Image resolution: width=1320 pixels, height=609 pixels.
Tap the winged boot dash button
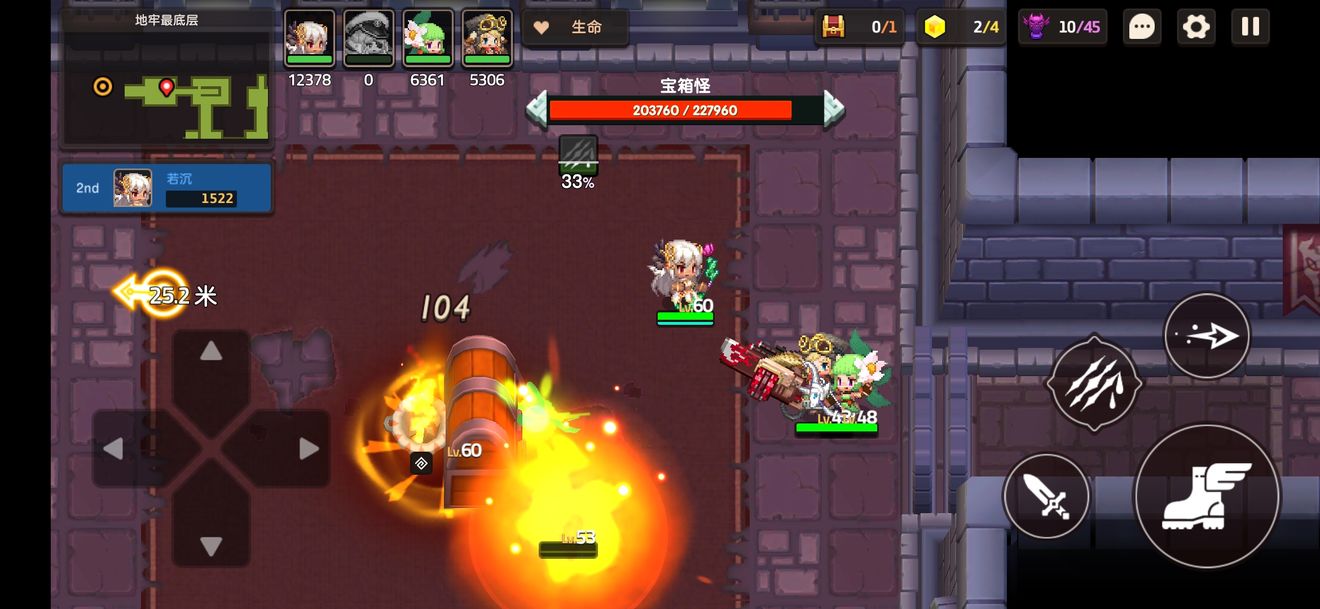1207,495
